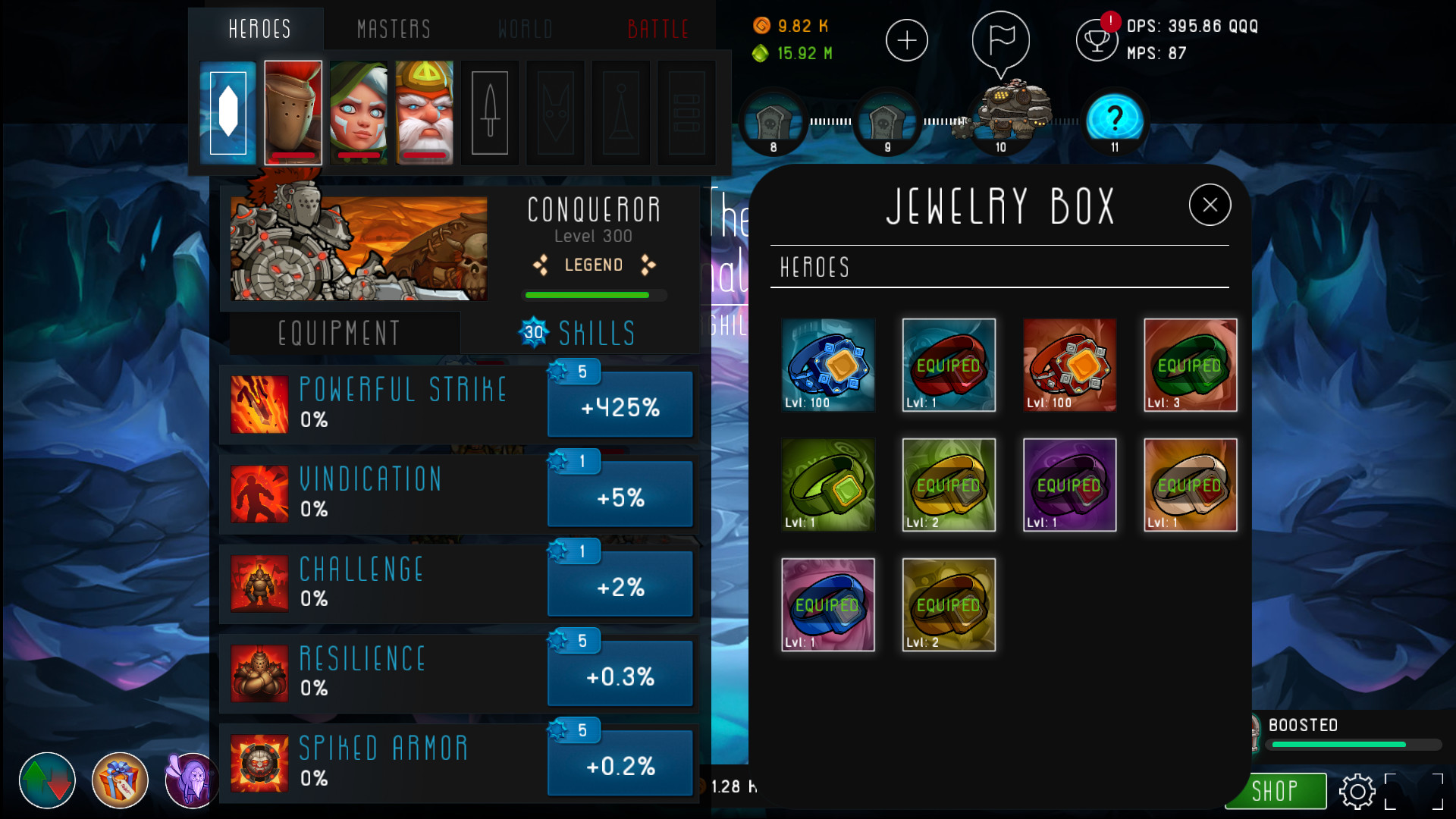Click the Spiked Armor skill icon
Screen dimensions: 1456x819
(260, 762)
